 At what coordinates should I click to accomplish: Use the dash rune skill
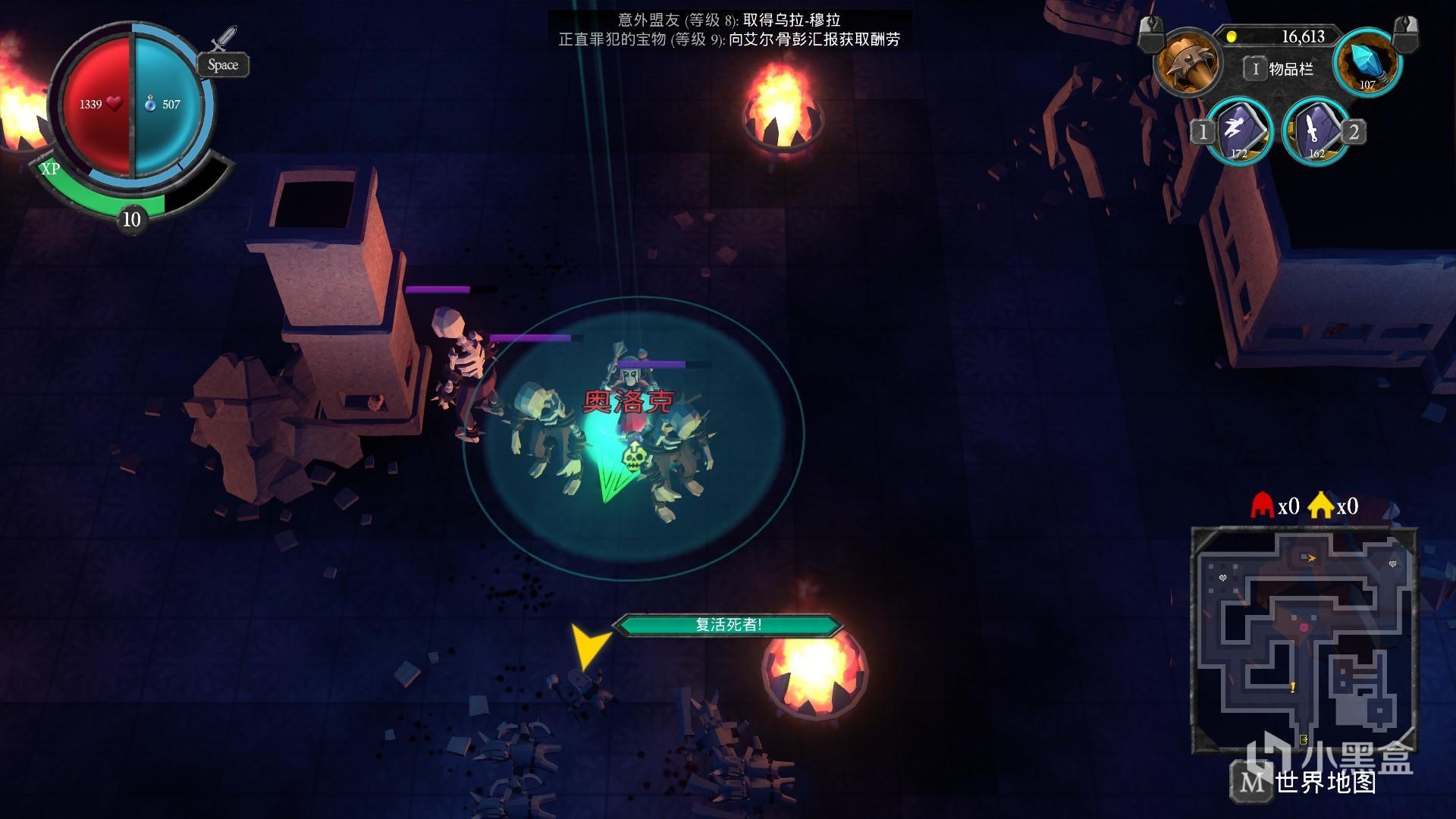pyautogui.click(x=1238, y=130)
